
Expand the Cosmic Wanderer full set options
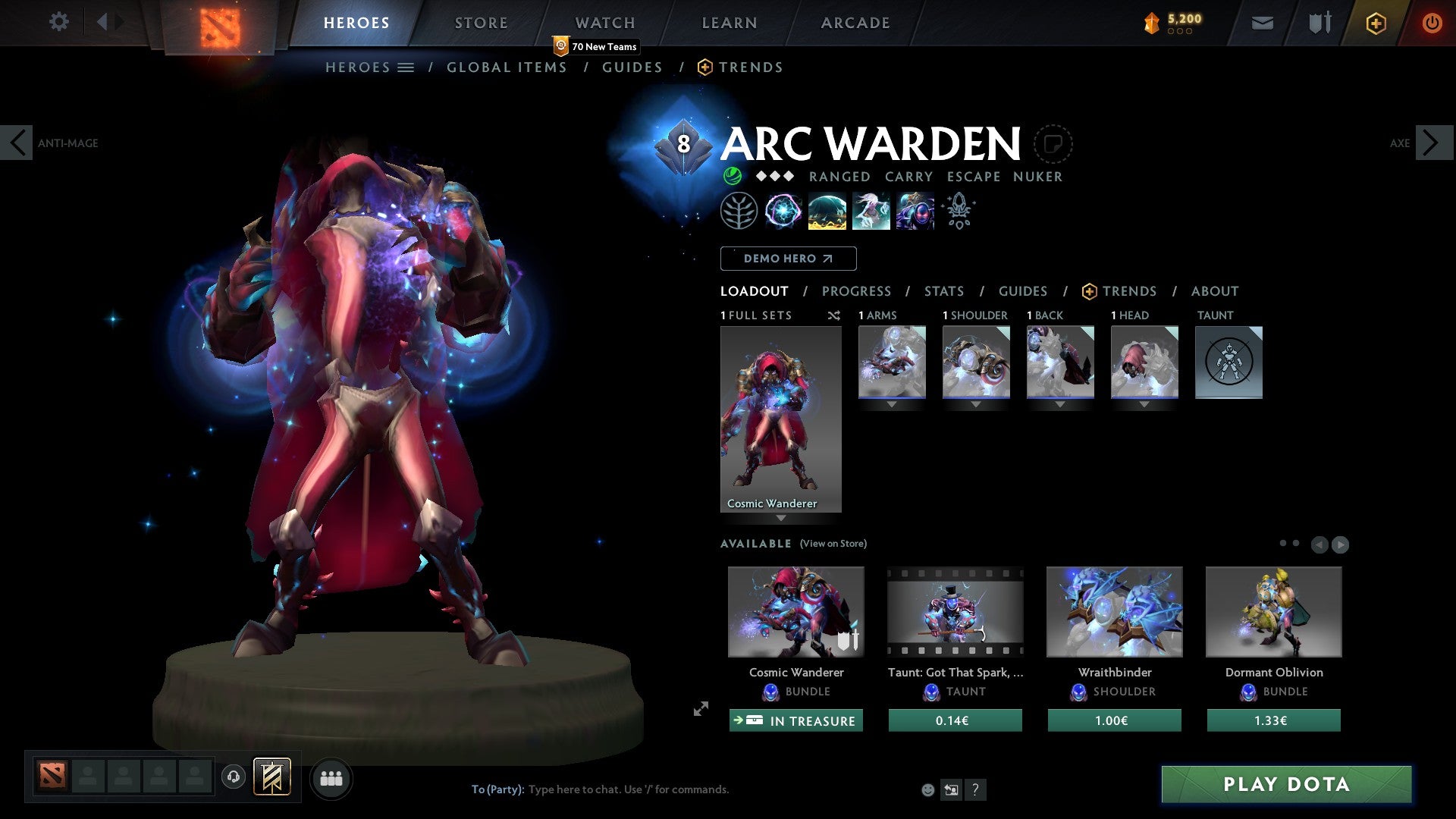[x=781, y=517]
